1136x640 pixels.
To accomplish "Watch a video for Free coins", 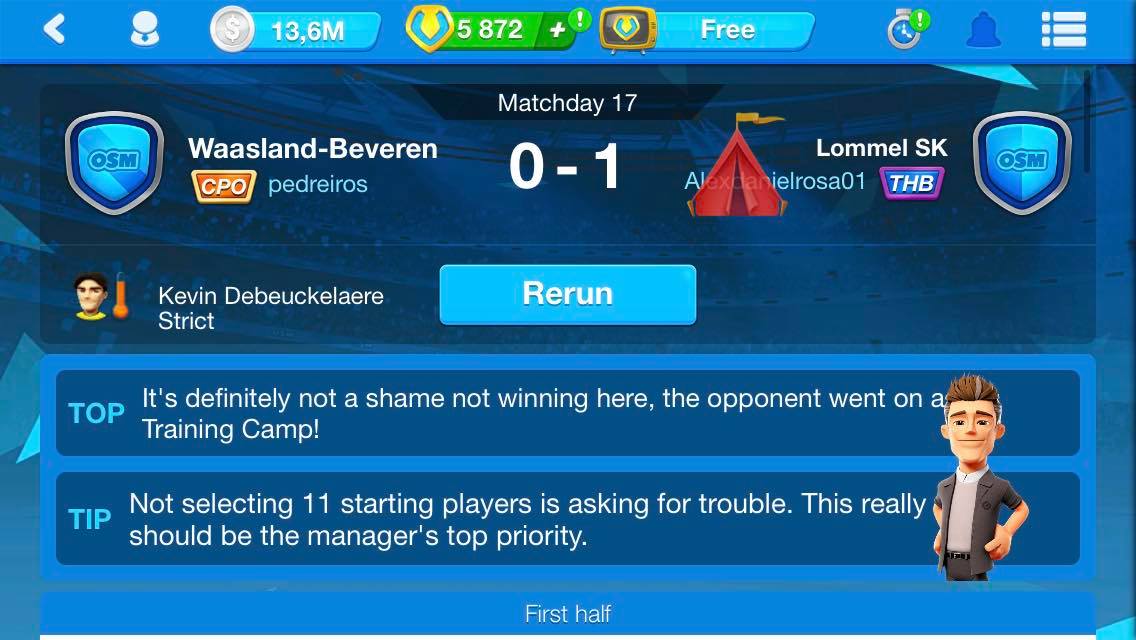I will coord(708,30).
